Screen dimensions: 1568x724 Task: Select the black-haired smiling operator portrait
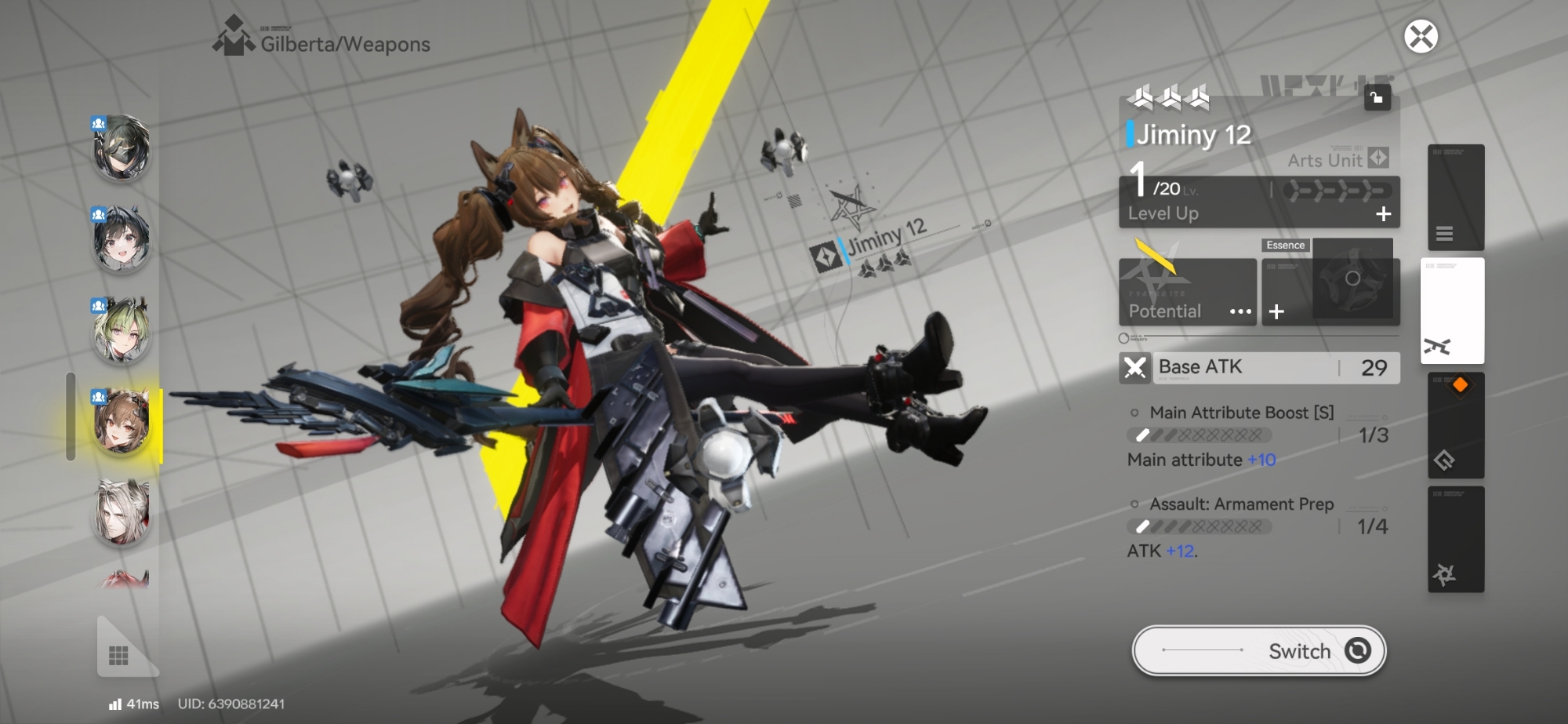tap(122, 239)
